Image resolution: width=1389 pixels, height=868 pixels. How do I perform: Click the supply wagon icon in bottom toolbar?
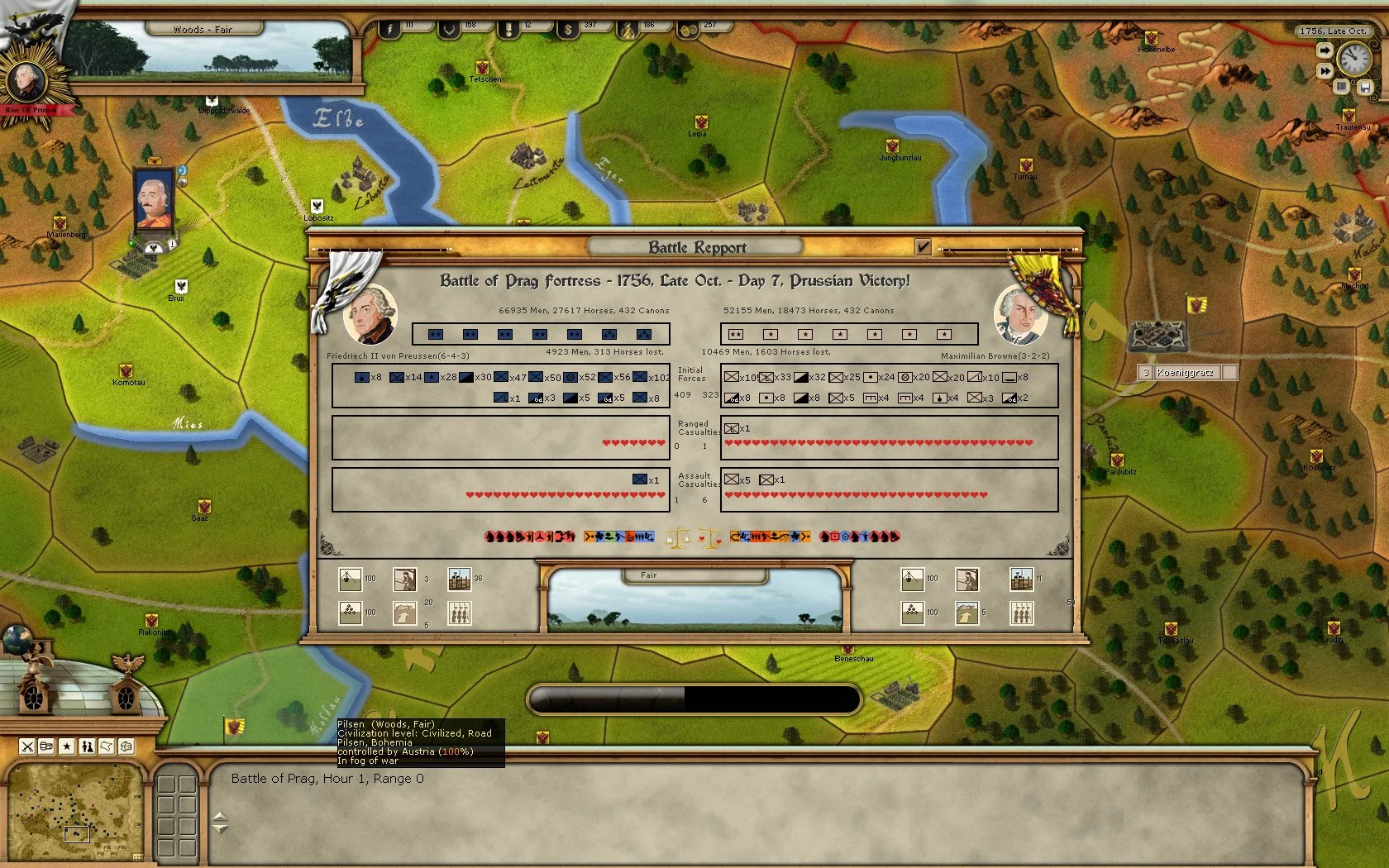(x=46, y=746)
